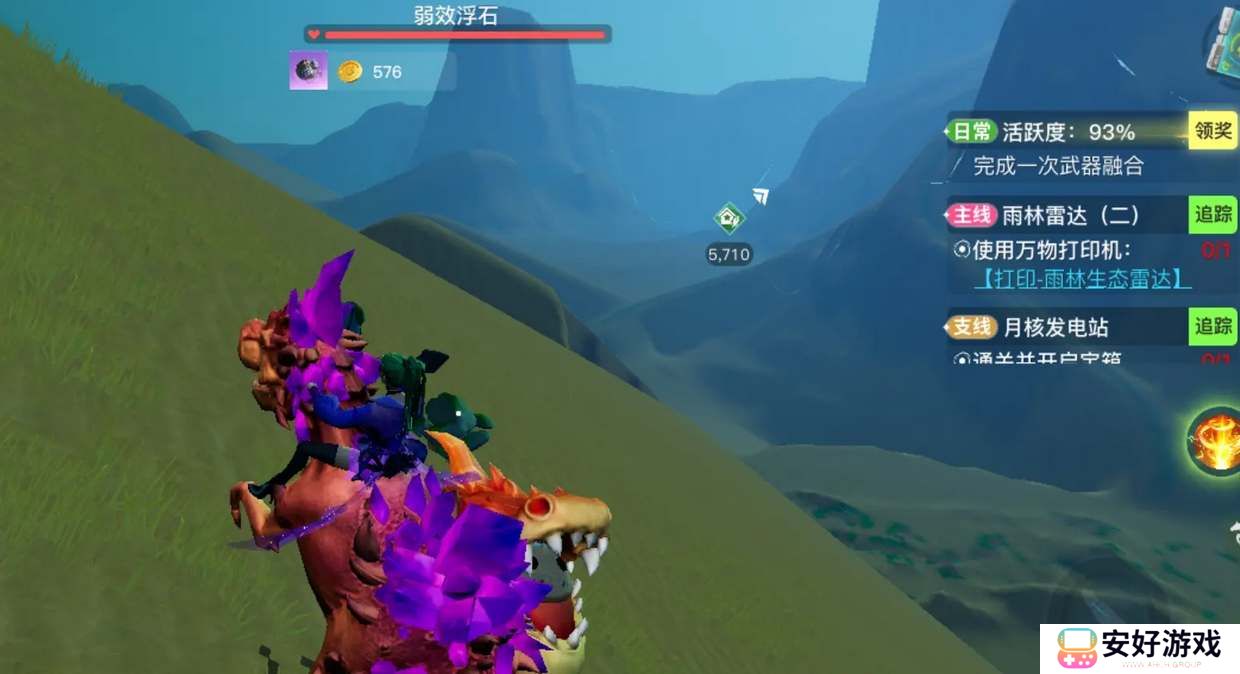Screen dimensions: 1240x674
Task: Open the 日常 daily activity entry
Action: click(972, 132)
